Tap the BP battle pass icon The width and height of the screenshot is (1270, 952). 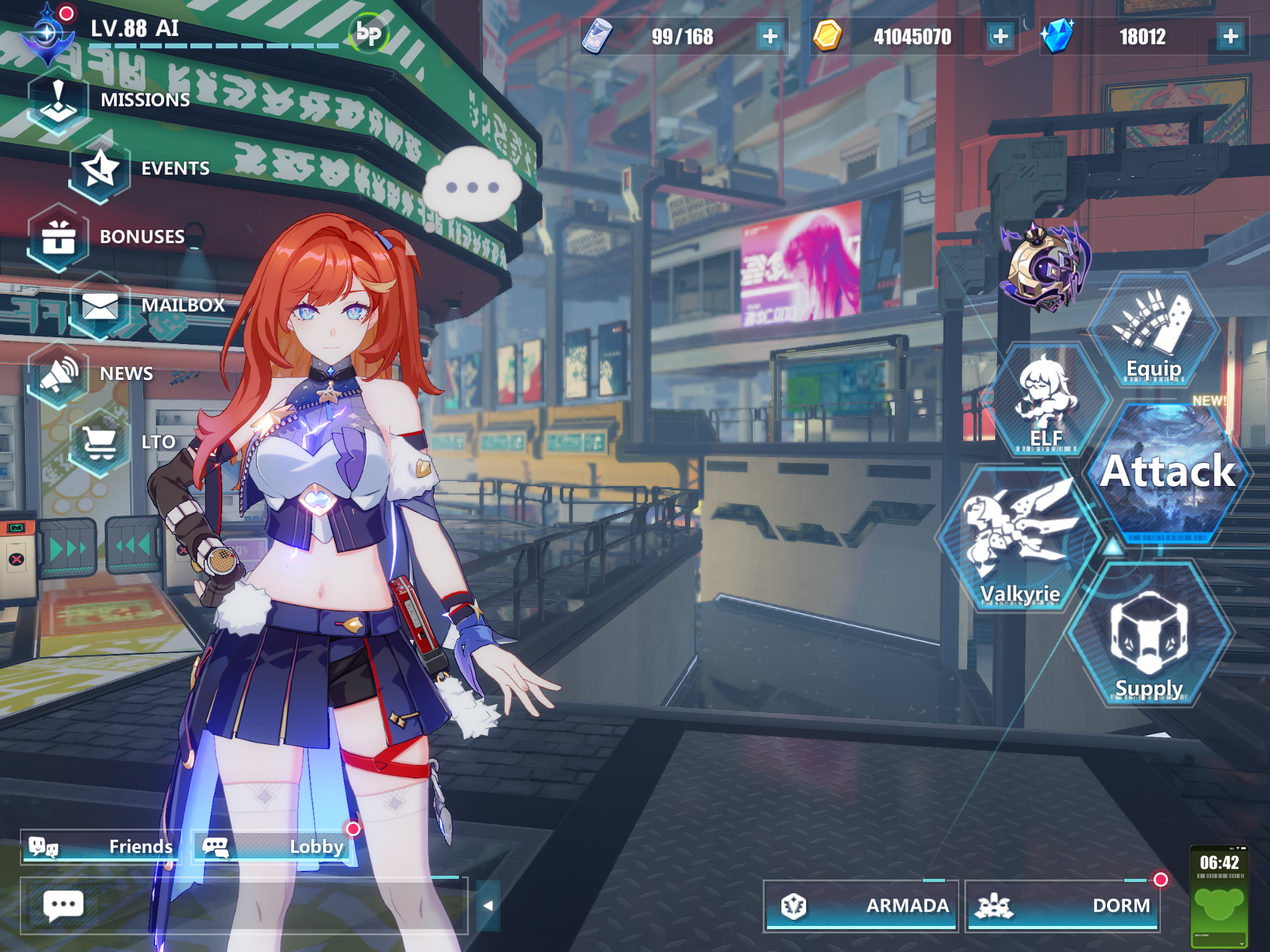click(x=369, y=35)
